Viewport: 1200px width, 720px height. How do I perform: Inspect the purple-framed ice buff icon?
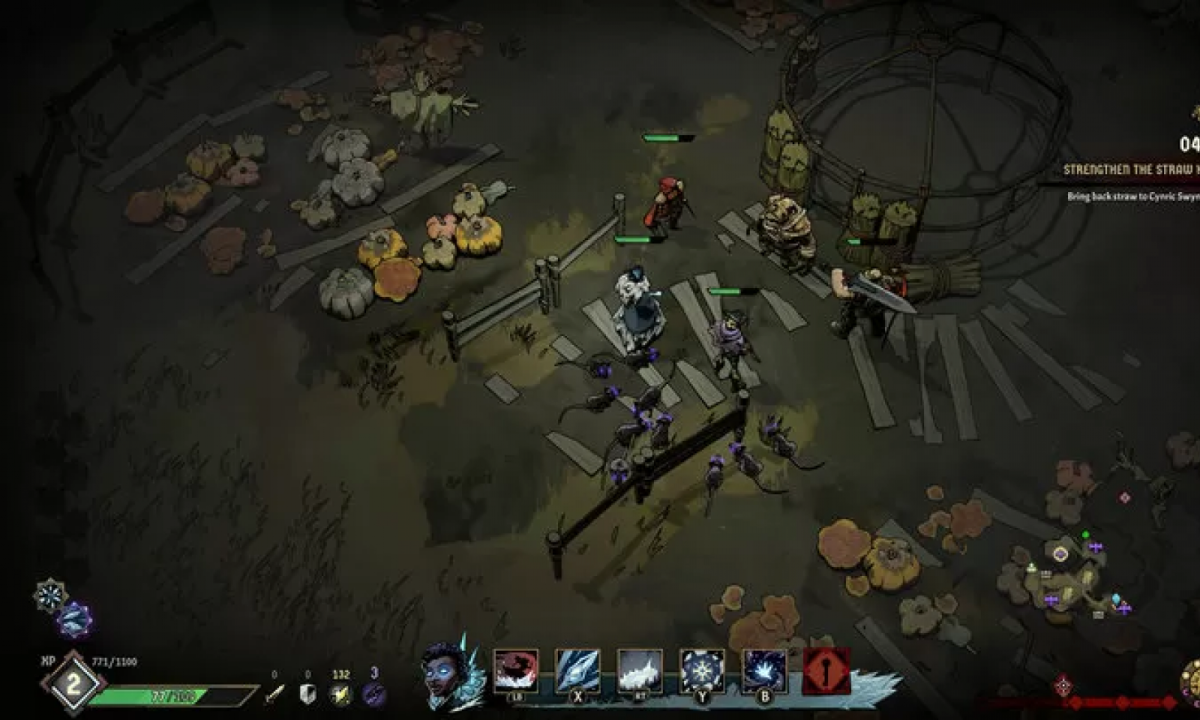tap(74, 620)
